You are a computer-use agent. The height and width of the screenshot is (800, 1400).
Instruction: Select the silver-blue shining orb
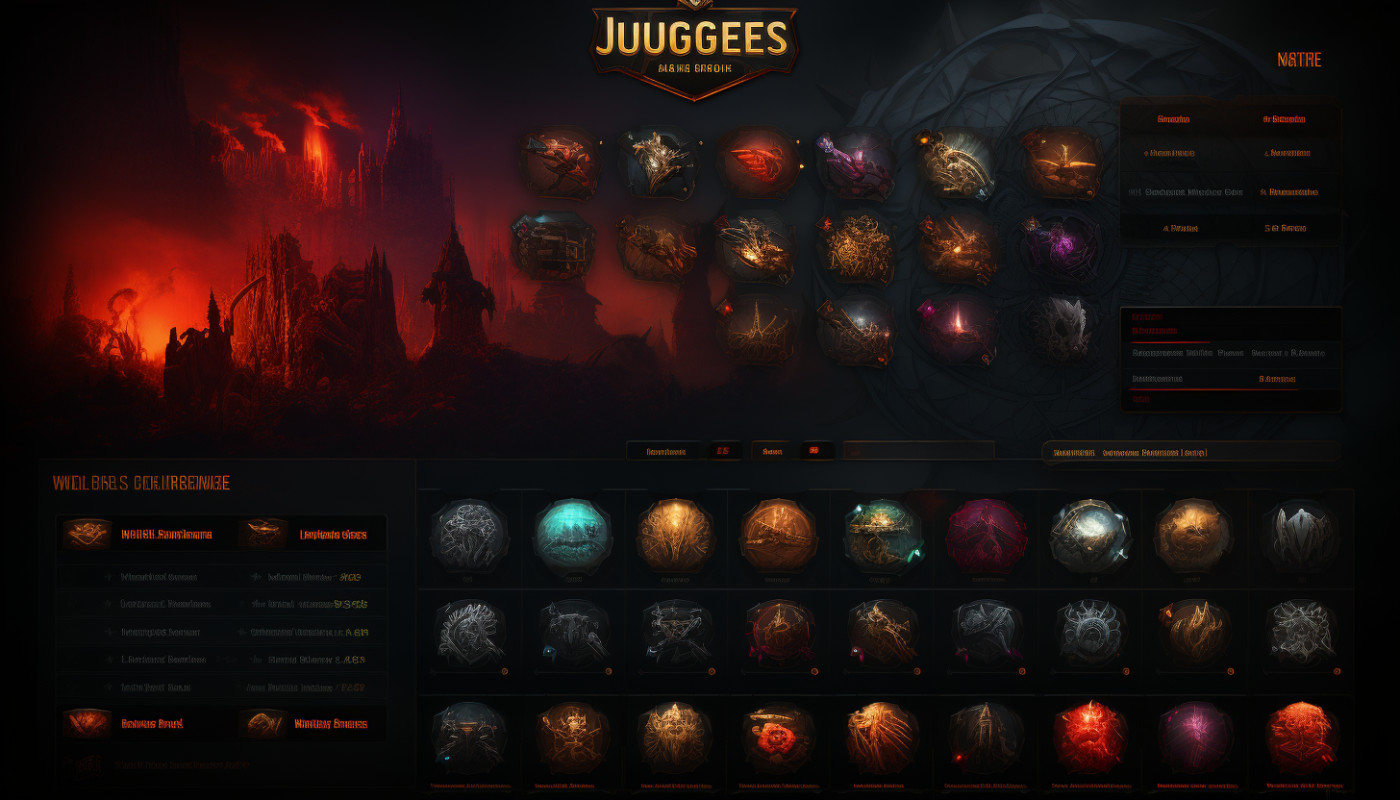point(1090,537)
